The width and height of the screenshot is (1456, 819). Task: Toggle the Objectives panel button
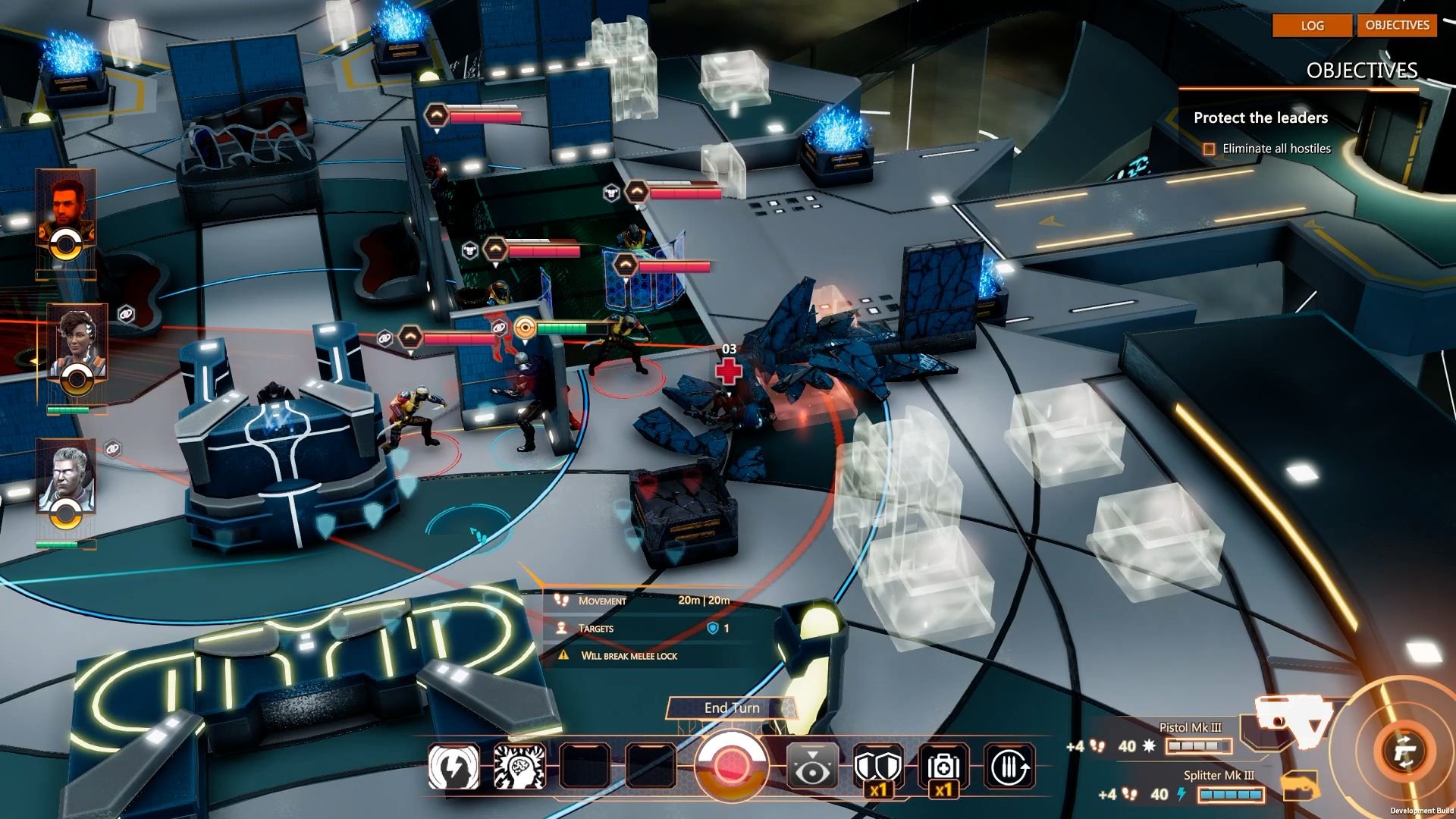coord(1397,25)
